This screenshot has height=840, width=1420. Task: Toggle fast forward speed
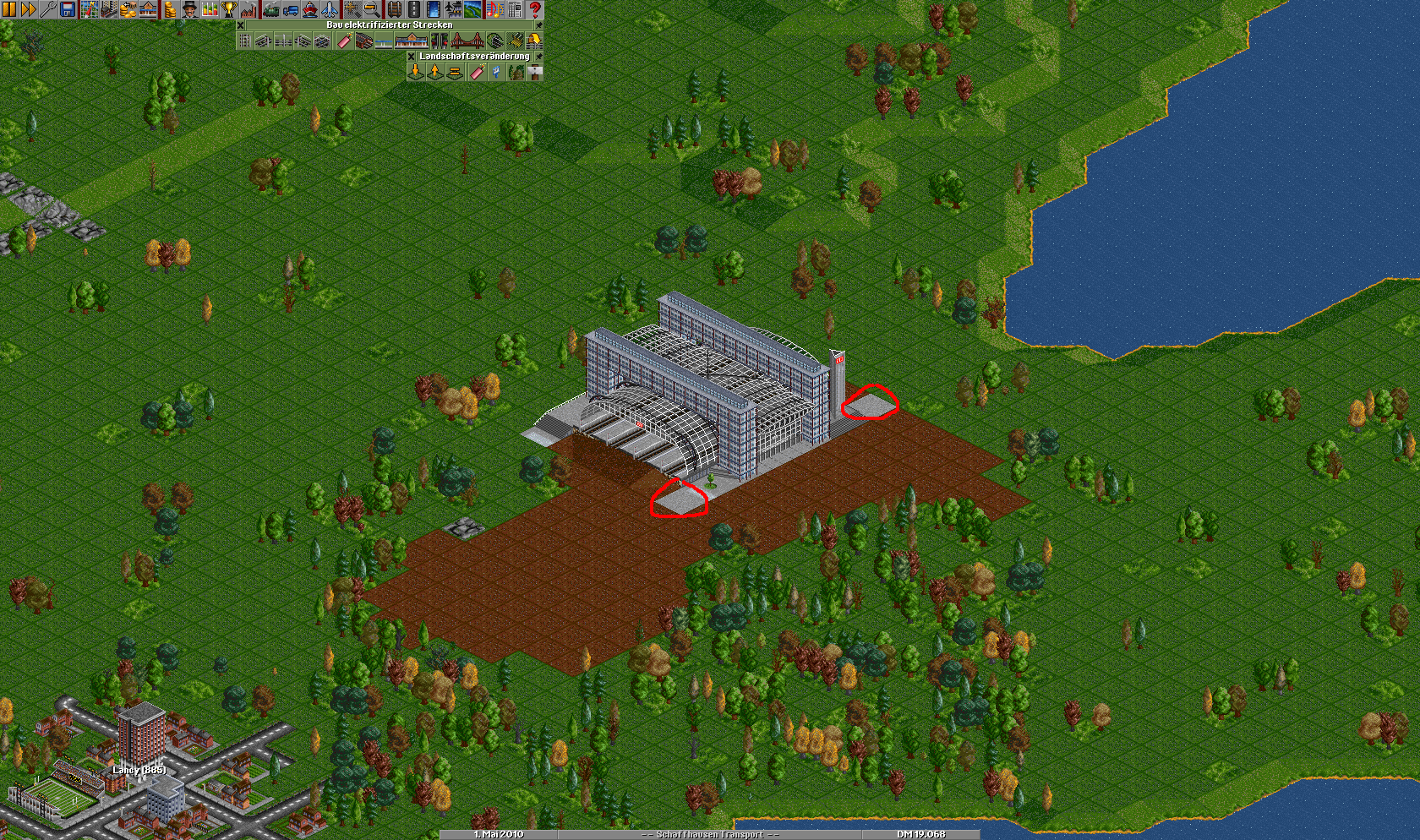28,9
